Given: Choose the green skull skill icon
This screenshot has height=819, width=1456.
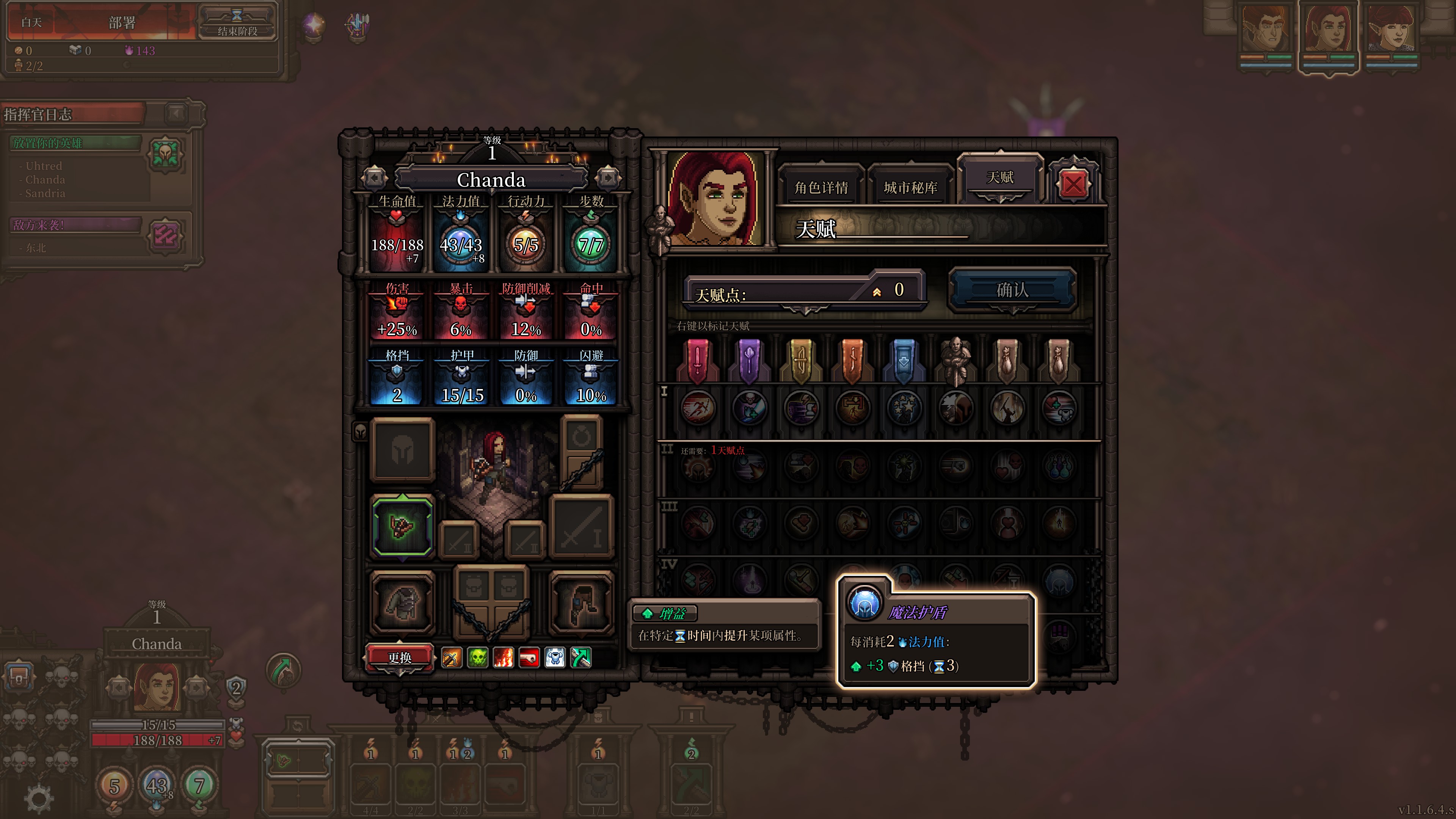Looking at the screenshot, I should click(478, 658).
